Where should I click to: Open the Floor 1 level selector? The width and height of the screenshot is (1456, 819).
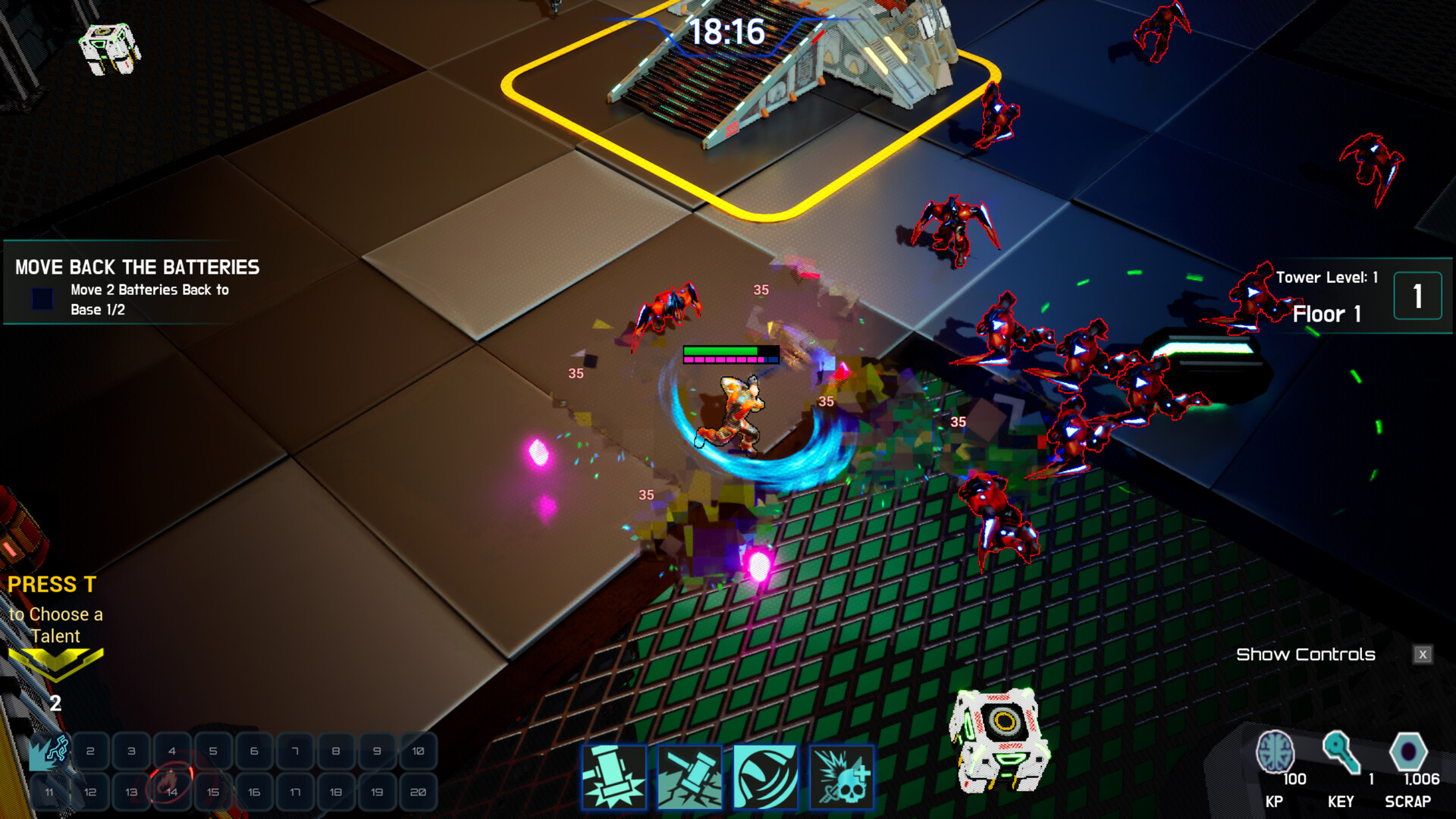tap(1326, 314)
